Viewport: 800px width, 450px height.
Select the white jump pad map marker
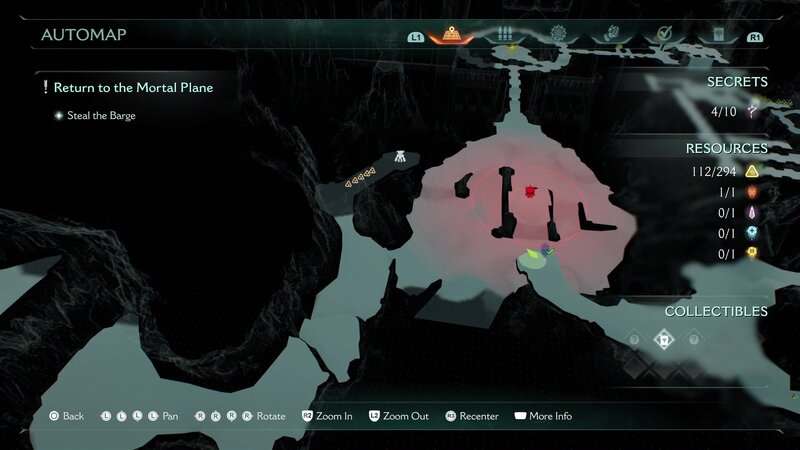click(x=399, y=157)
